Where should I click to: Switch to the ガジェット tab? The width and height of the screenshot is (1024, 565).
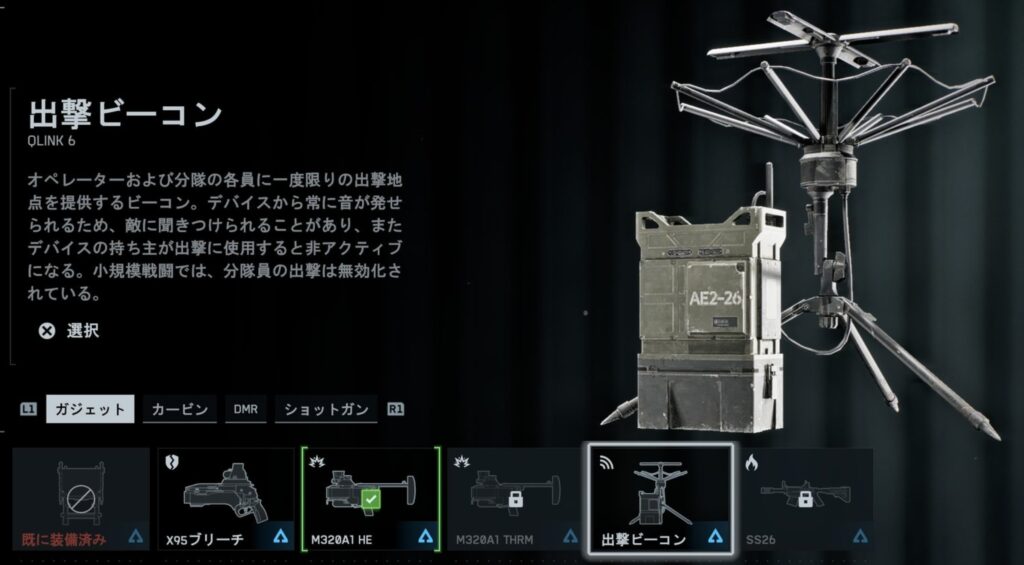pyautogui.click(x=89, y=409)
